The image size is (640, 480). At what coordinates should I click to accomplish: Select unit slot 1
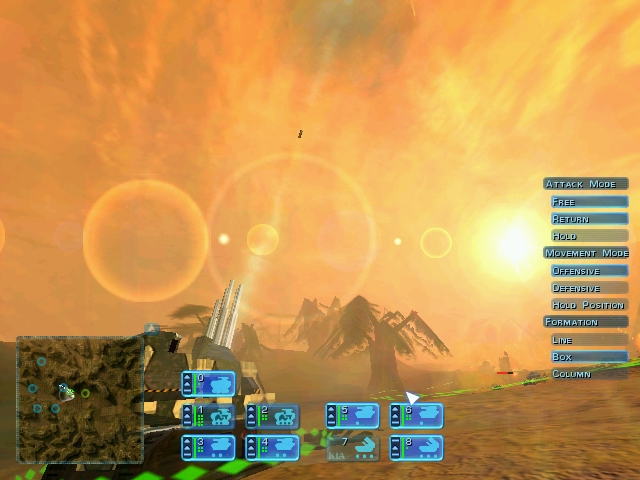click(x=209, y=416)
